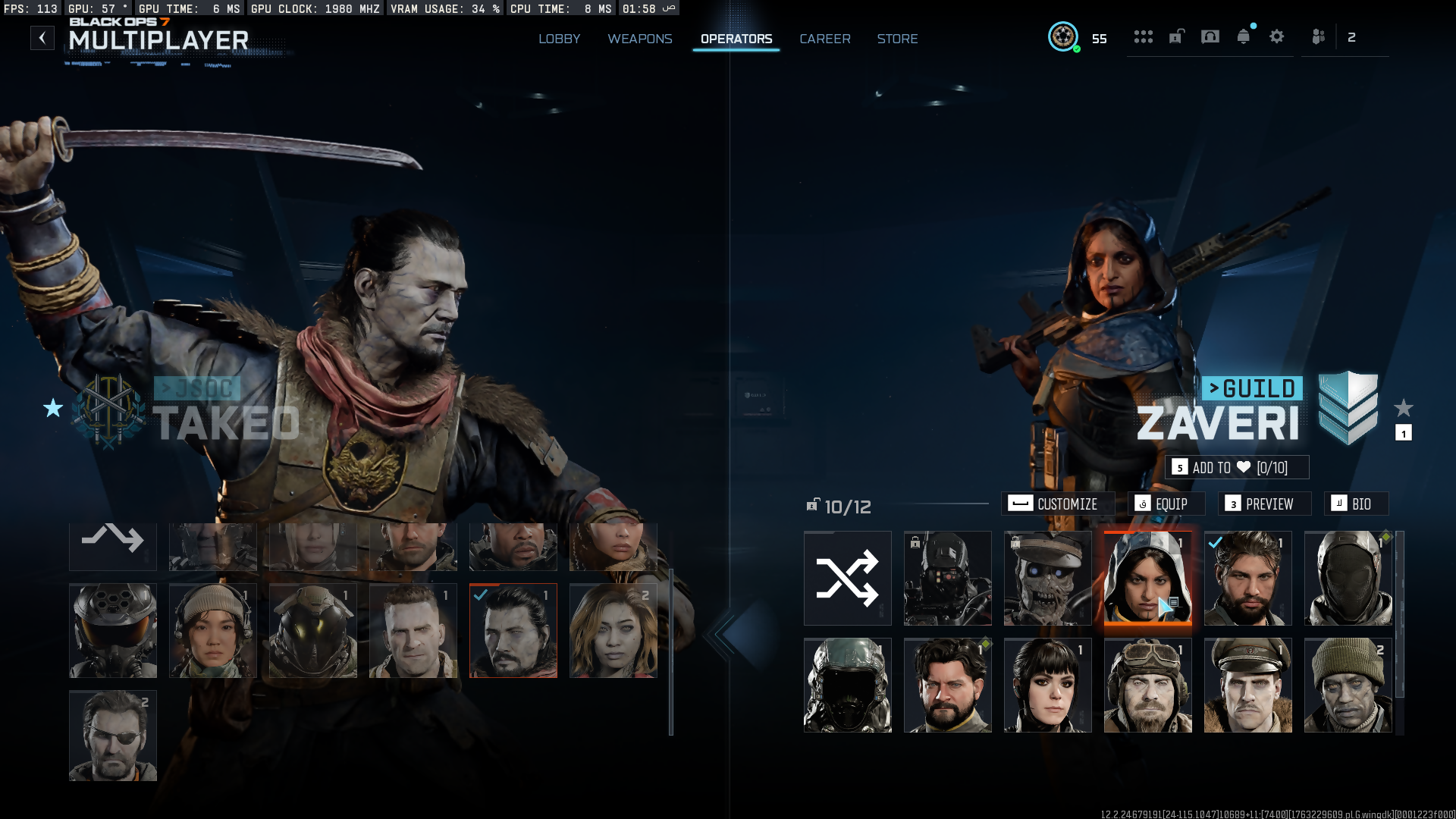Switch to the Career tab

[824, 39]
